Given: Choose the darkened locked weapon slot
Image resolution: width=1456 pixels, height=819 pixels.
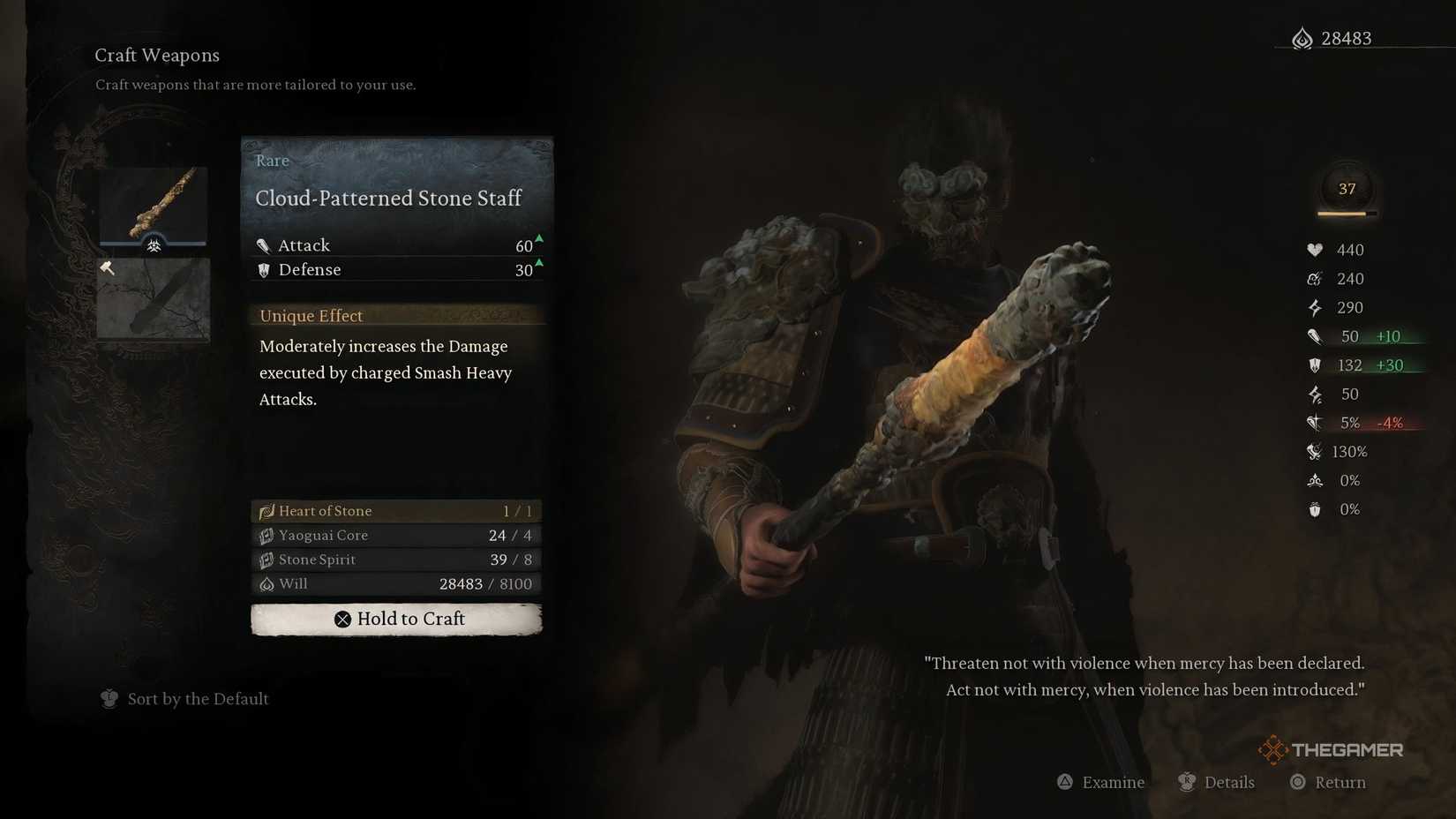Looking at the screenshot, I should coord(154,299).
